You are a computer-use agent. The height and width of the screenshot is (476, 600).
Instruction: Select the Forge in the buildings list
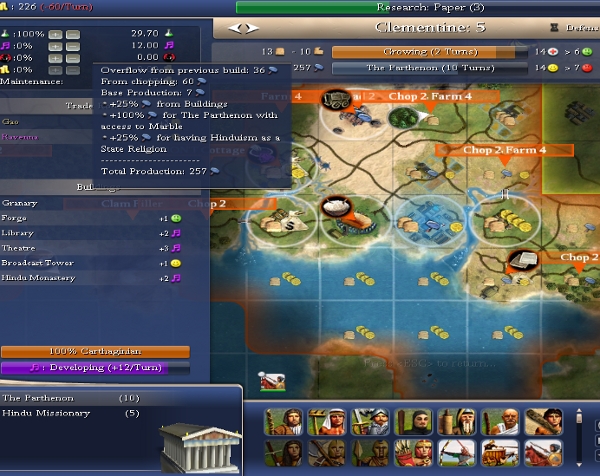click(x=14, y=217)
